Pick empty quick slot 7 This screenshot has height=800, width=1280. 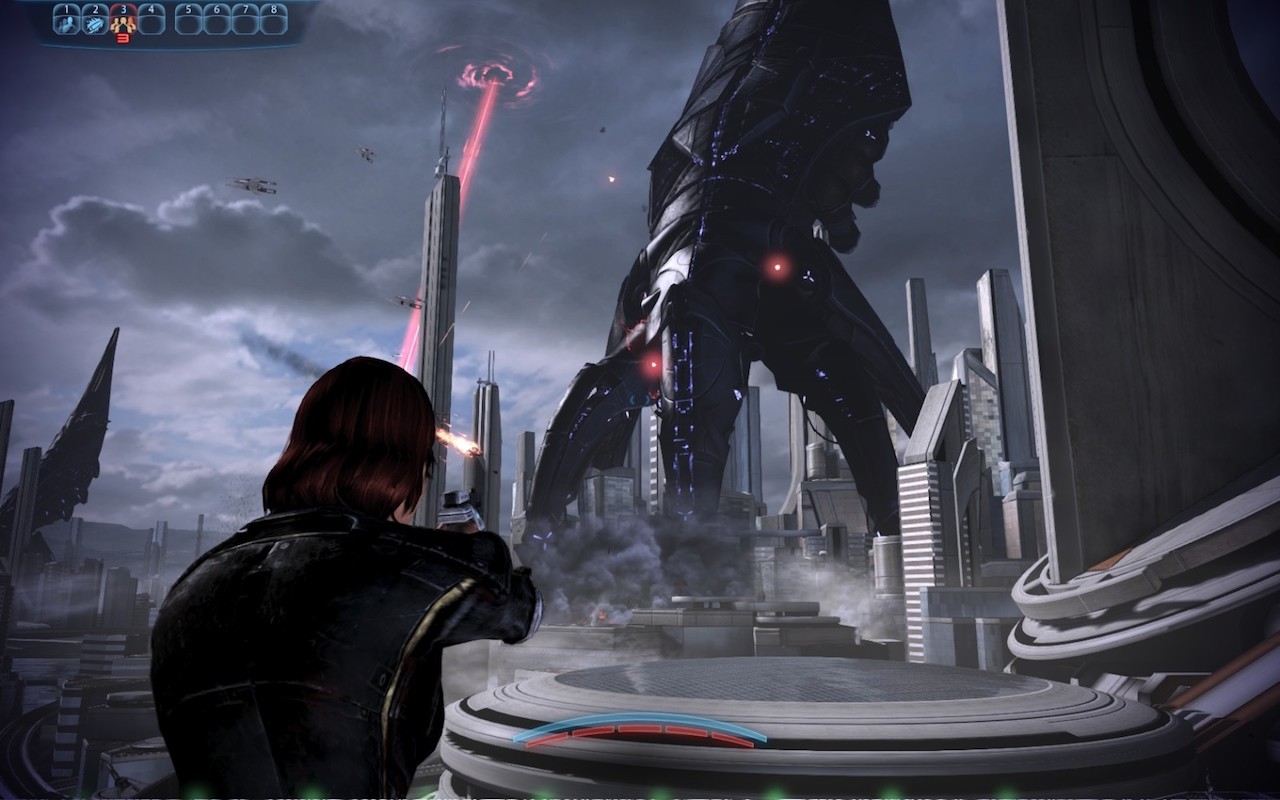click(245, 20)
